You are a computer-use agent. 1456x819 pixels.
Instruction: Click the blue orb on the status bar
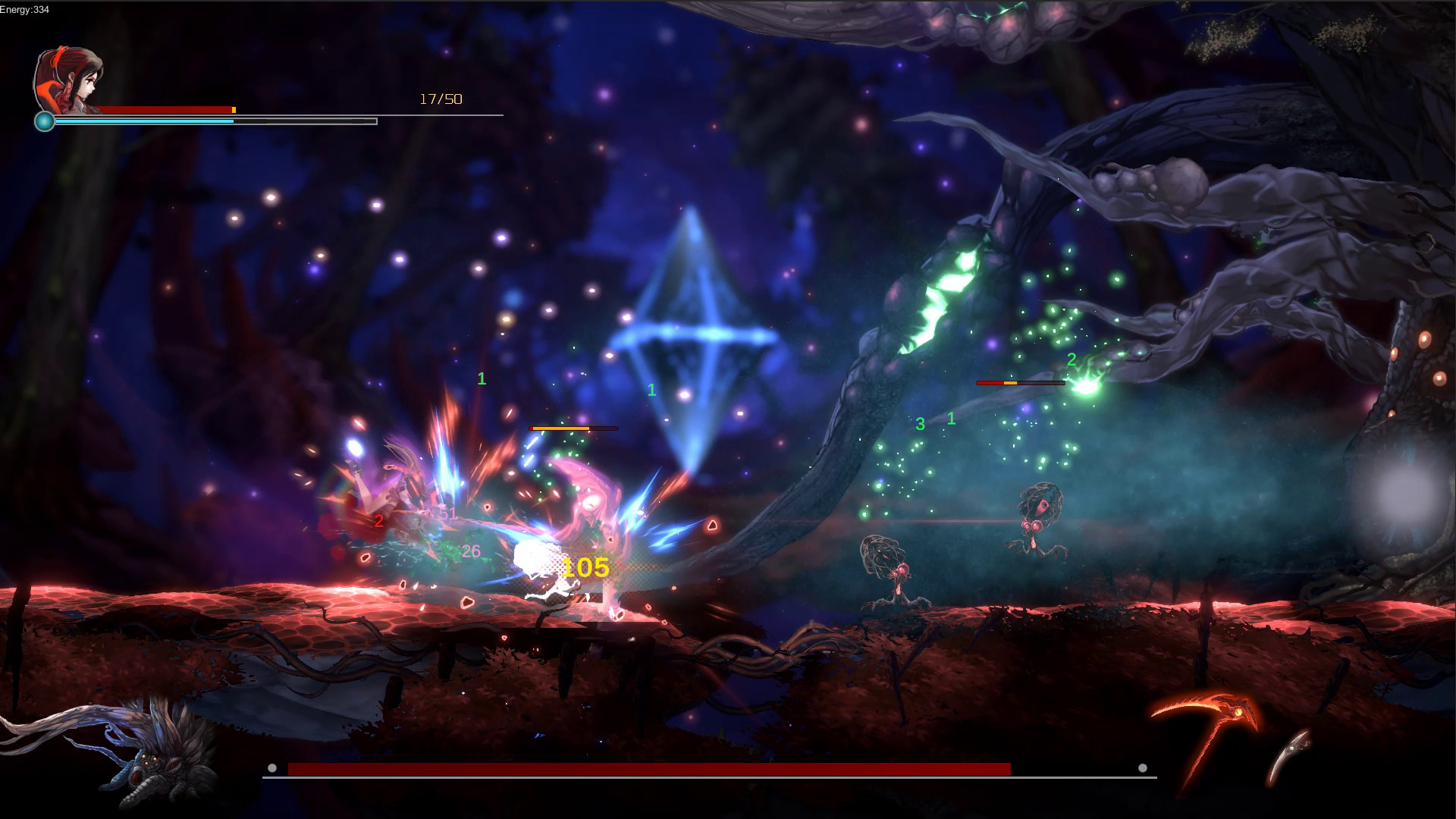tap(45, 120)
